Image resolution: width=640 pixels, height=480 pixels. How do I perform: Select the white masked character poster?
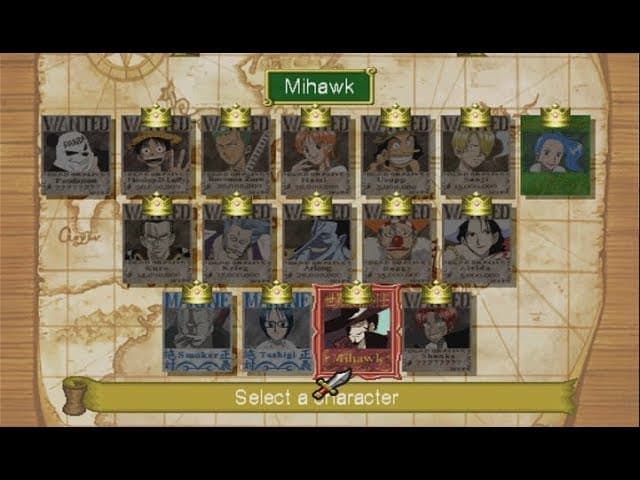pos(77,155)
